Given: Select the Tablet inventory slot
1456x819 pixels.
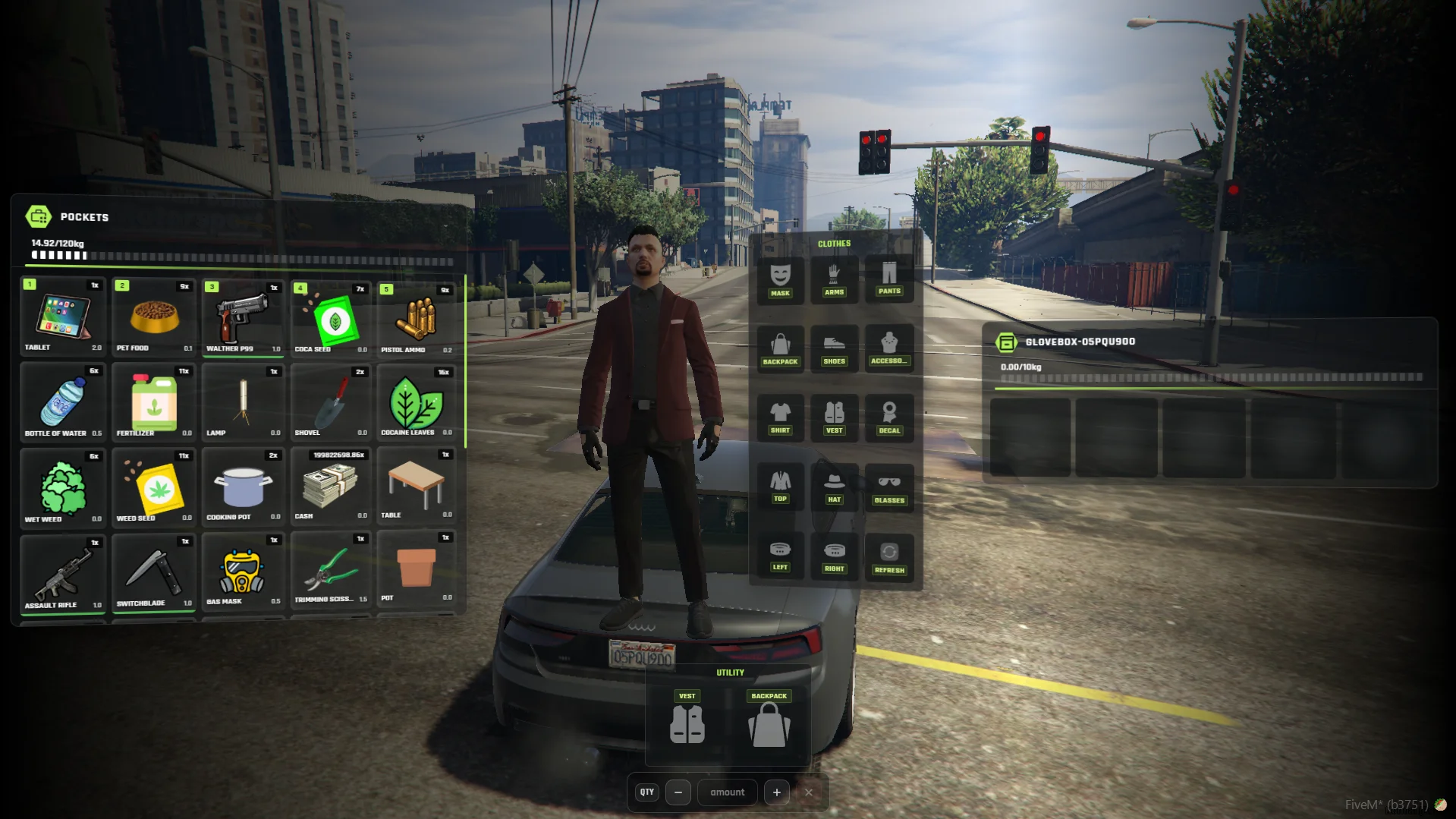Looking at the screenshot, I should point(63,317).
